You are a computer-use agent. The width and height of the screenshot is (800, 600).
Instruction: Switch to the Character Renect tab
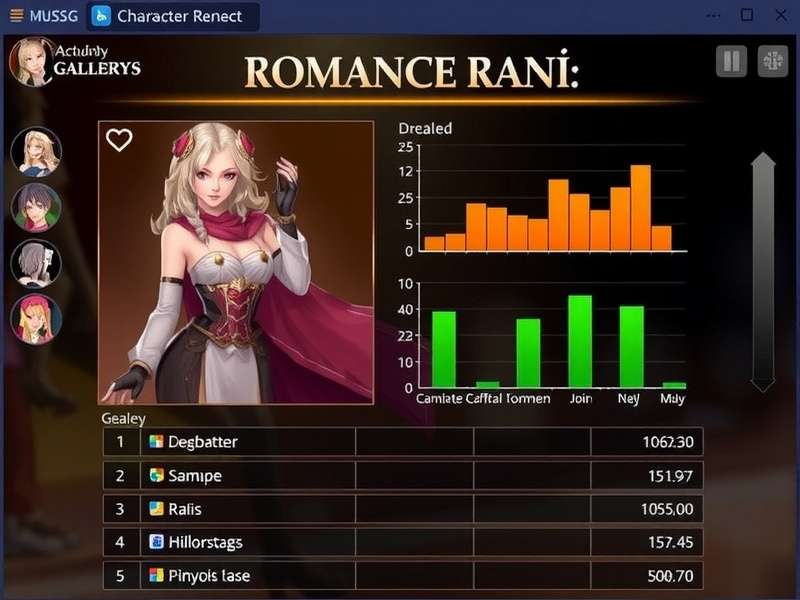172,16
